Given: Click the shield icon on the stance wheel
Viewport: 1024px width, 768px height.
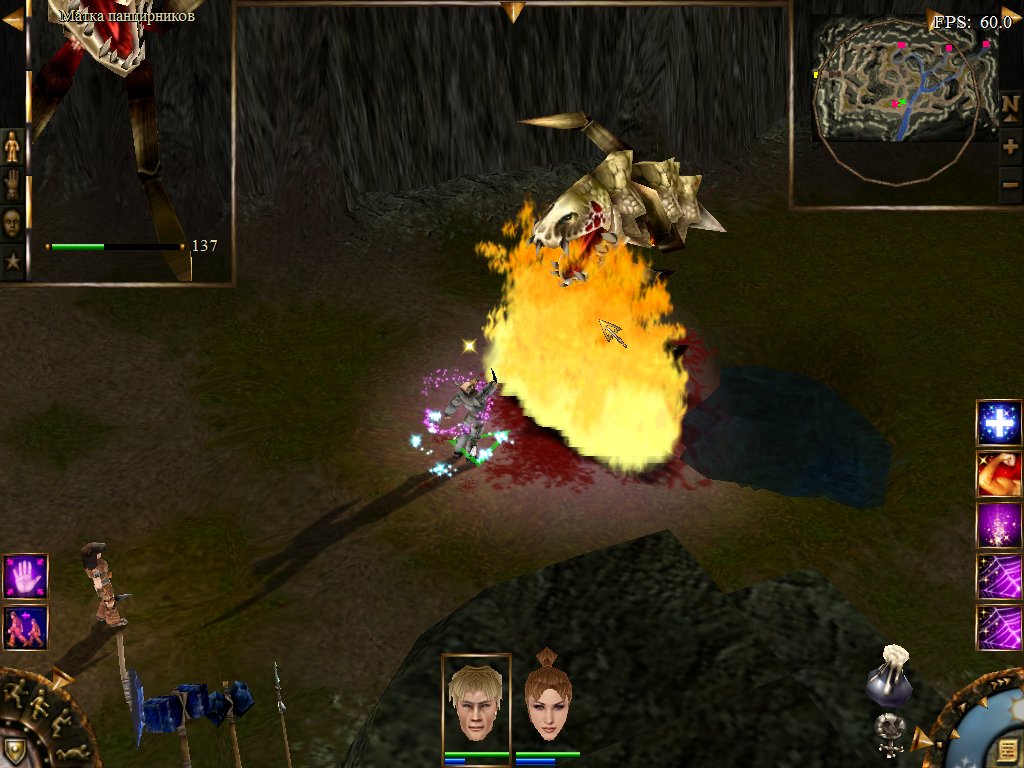Looking at the screenshot, I should pyautogui.click(x=14, y=749).
